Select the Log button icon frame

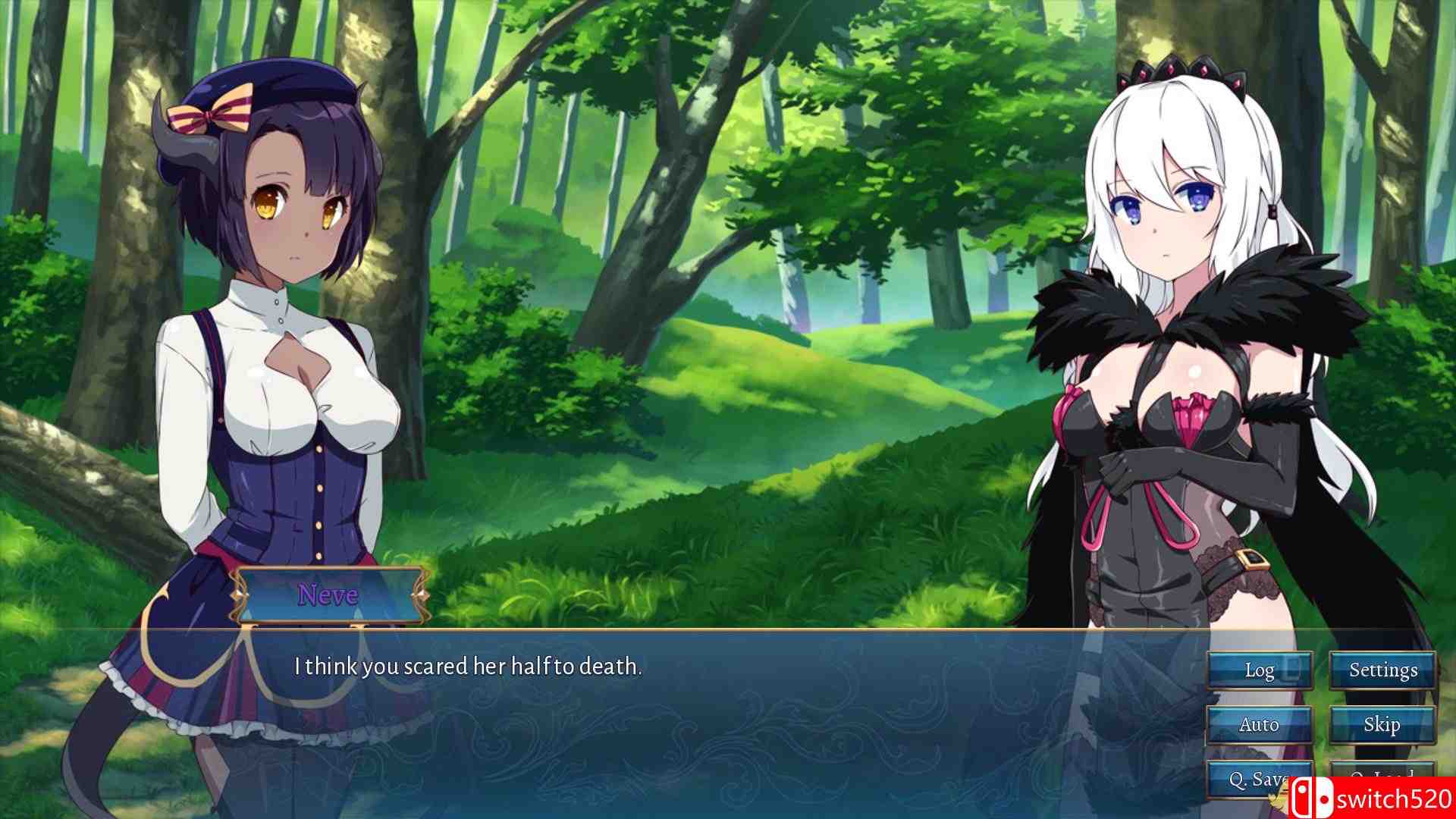pyautogui.click(x=1260, y=670)
